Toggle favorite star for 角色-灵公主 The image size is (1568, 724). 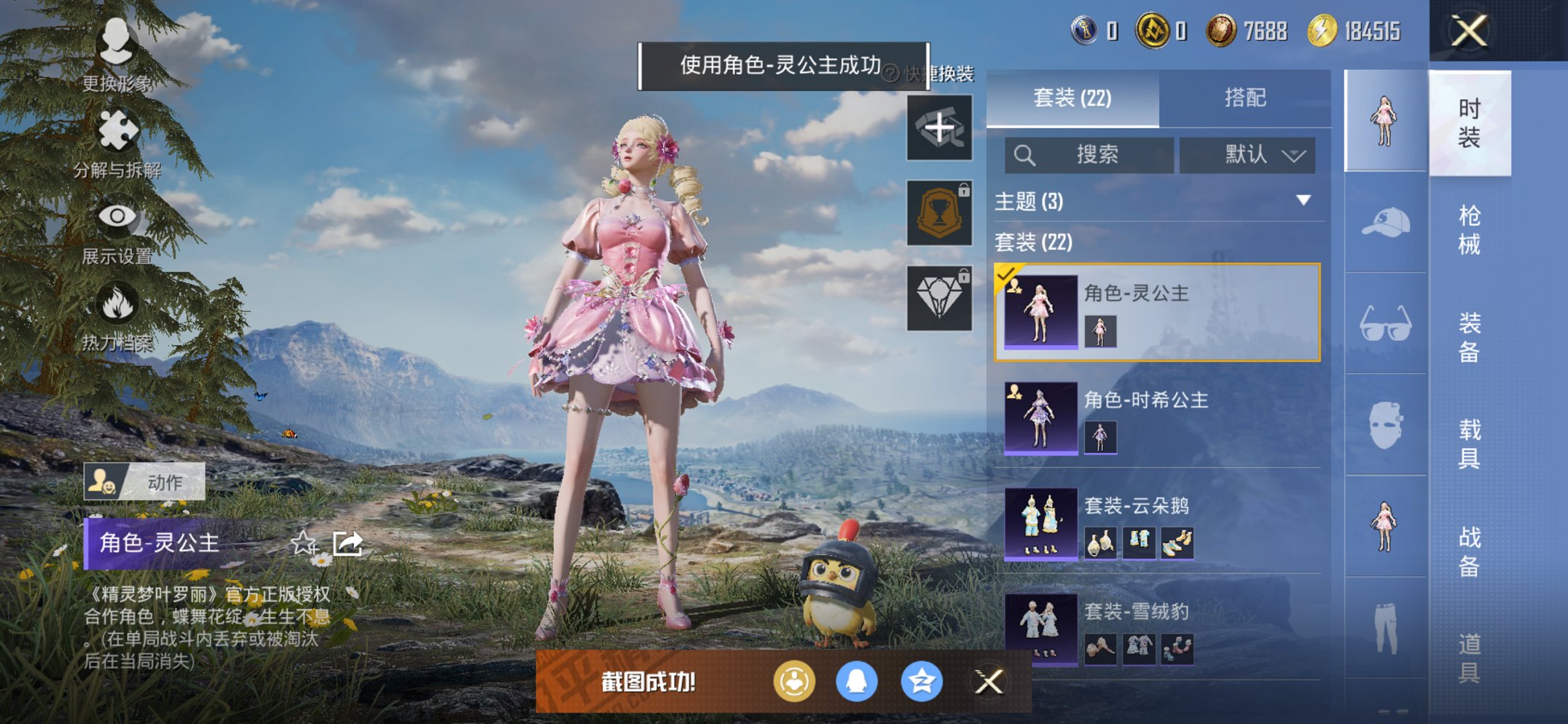305,542
